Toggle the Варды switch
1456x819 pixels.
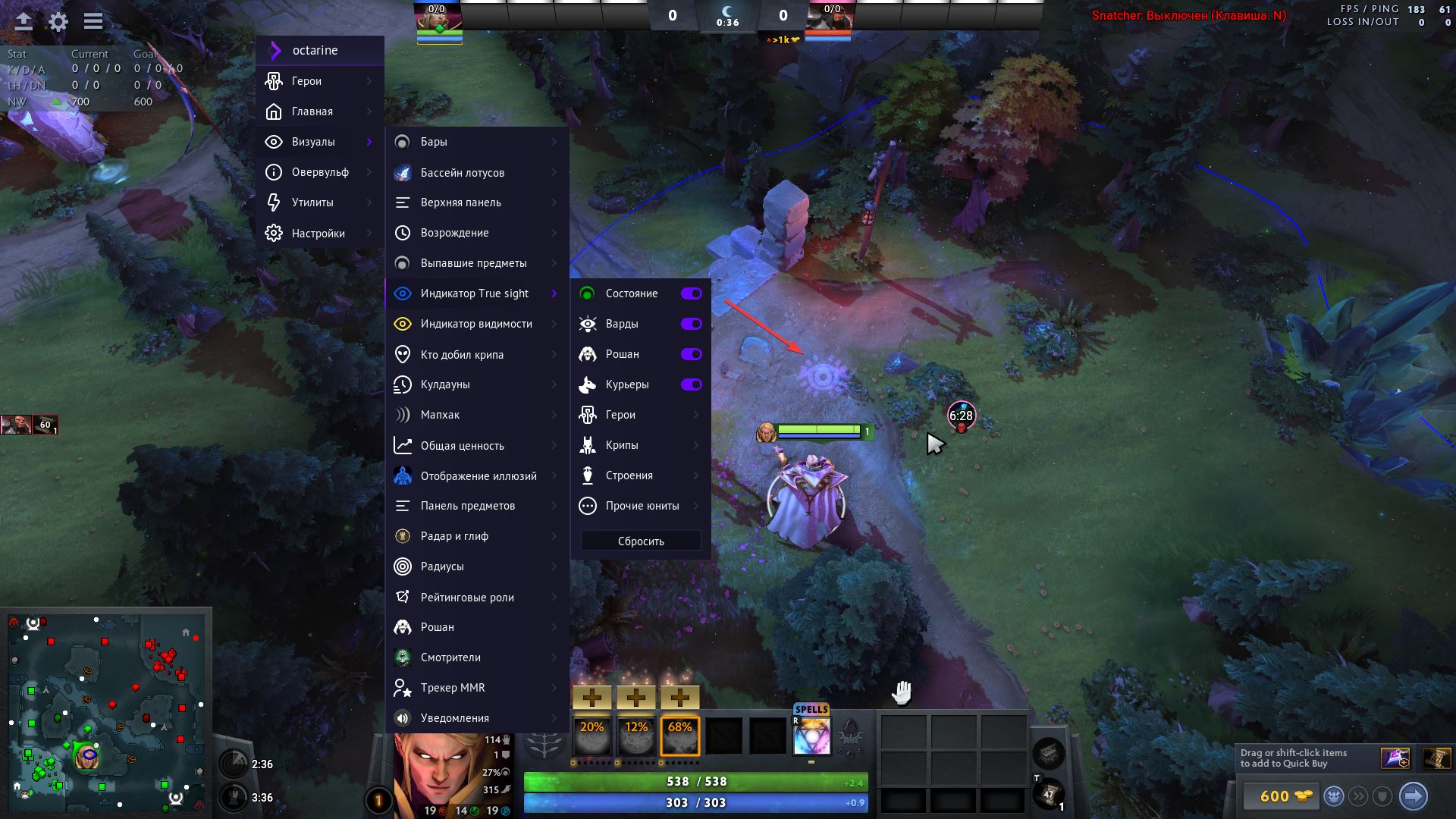691,324
